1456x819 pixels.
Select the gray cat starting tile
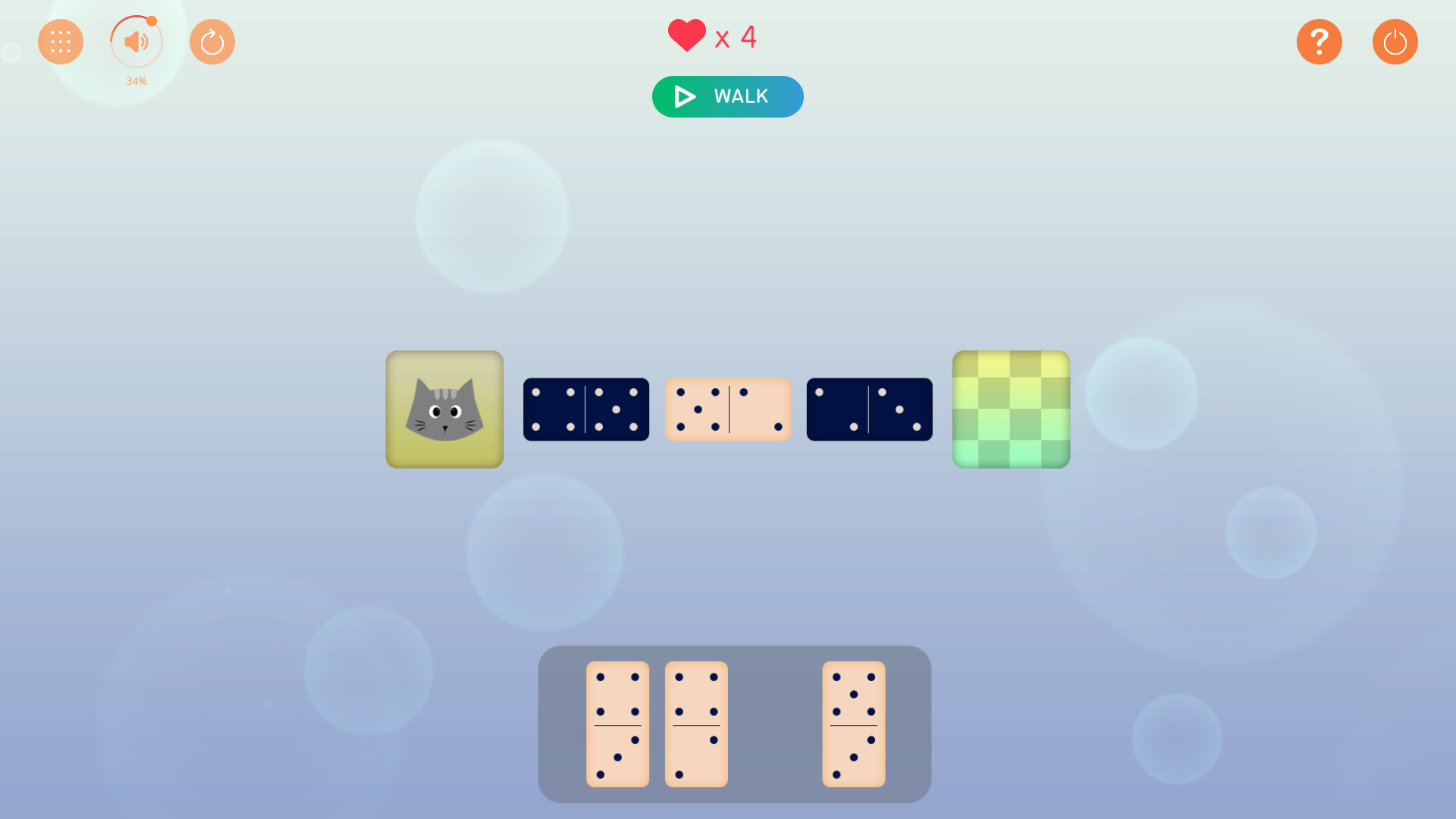[x=444, y=409]
